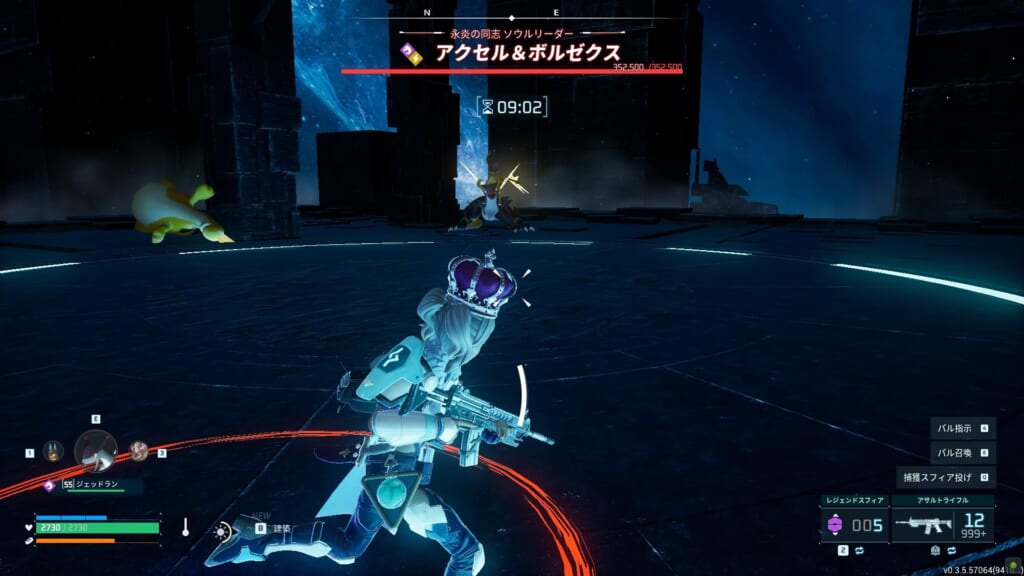
Task: Select the center Jetragon party portrait
Action: [96, 450]
